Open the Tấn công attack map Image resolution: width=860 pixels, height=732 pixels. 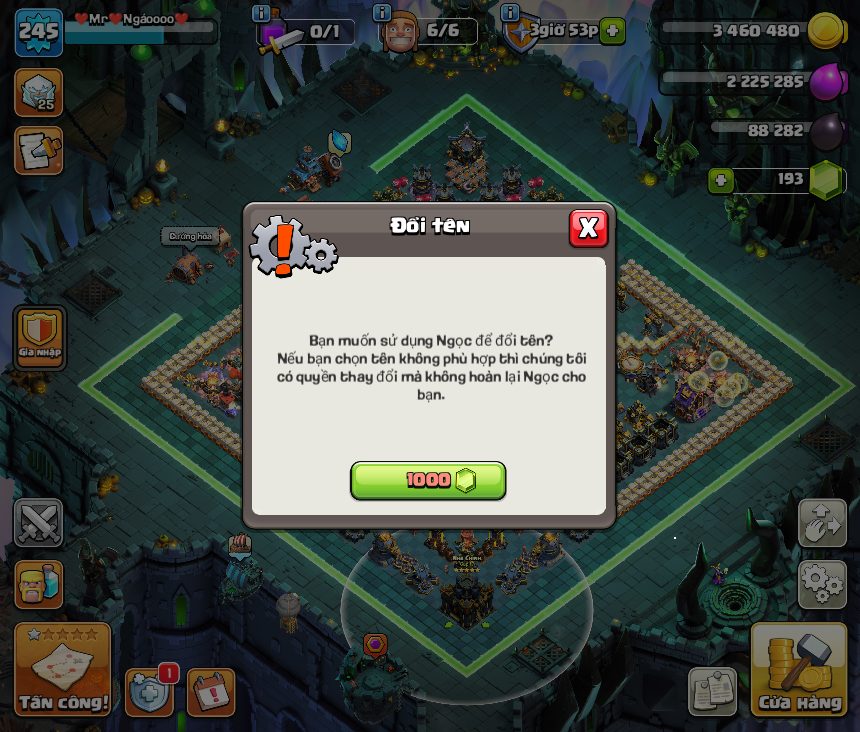point(62,670)
